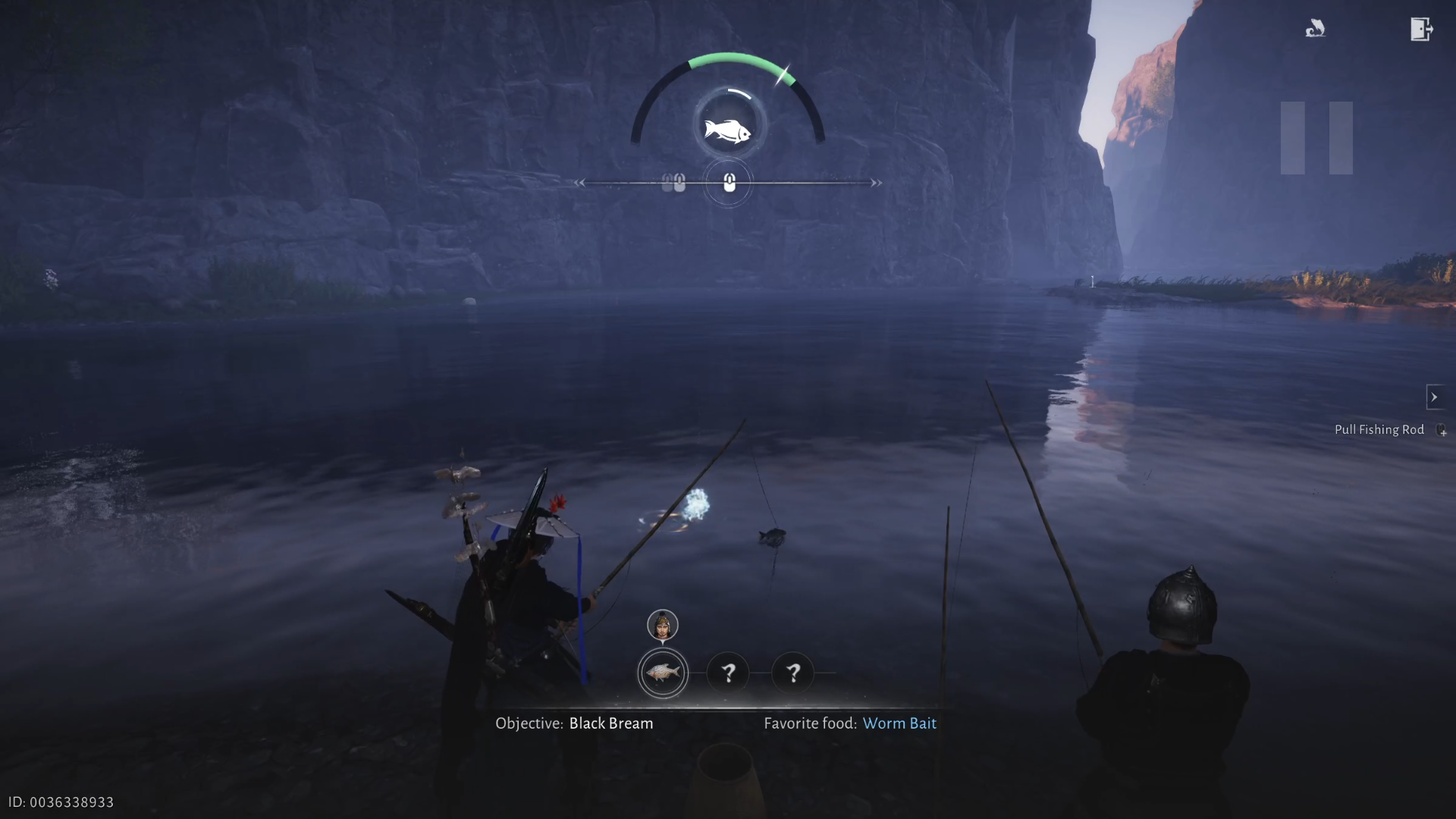Image resolution: width=1456 pixels, height=819 pixels.
Task: Click the fish icon in the tension gauge
Action: [727, 130]
